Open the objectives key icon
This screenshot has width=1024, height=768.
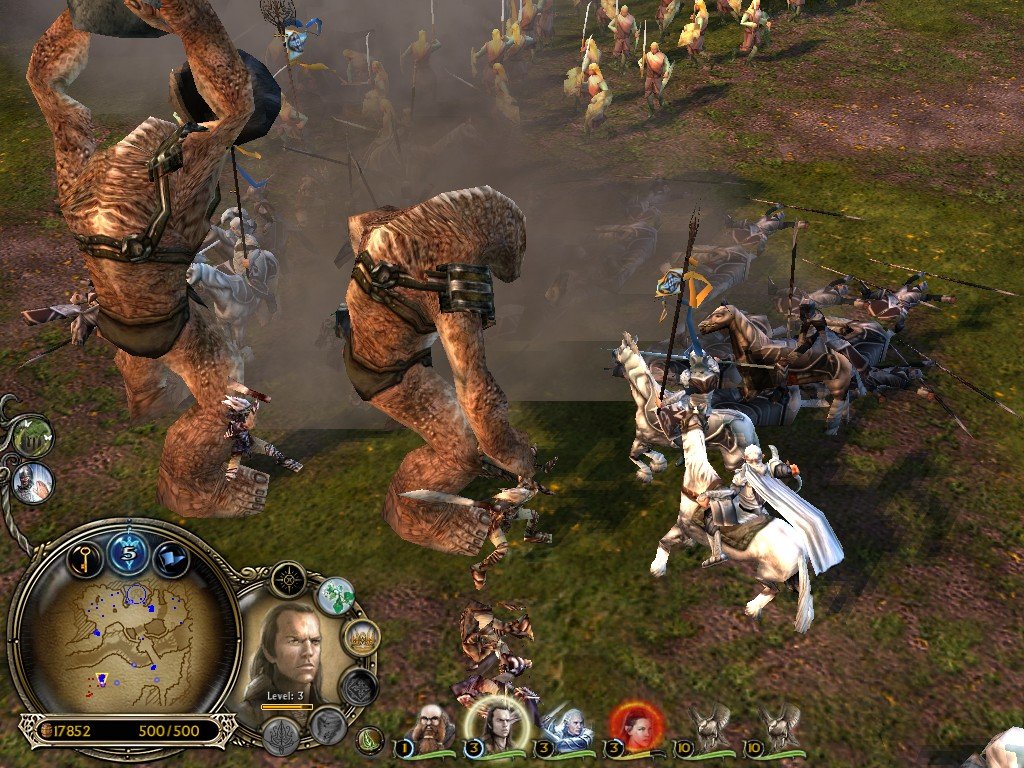[85, 556]
